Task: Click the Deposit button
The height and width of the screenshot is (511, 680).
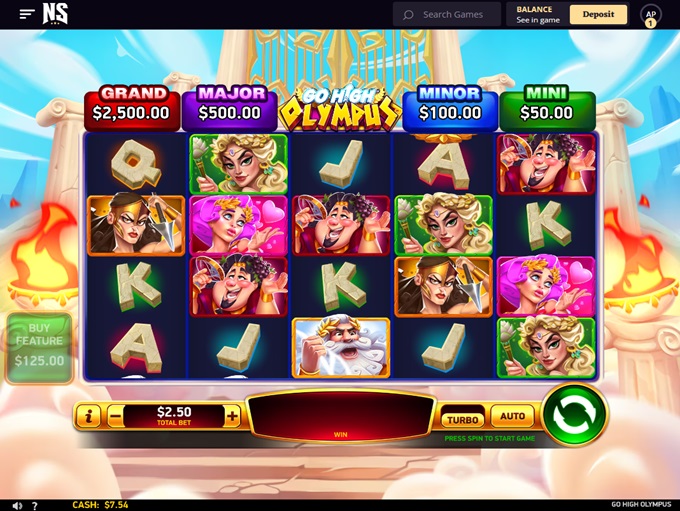Action: 598,14
